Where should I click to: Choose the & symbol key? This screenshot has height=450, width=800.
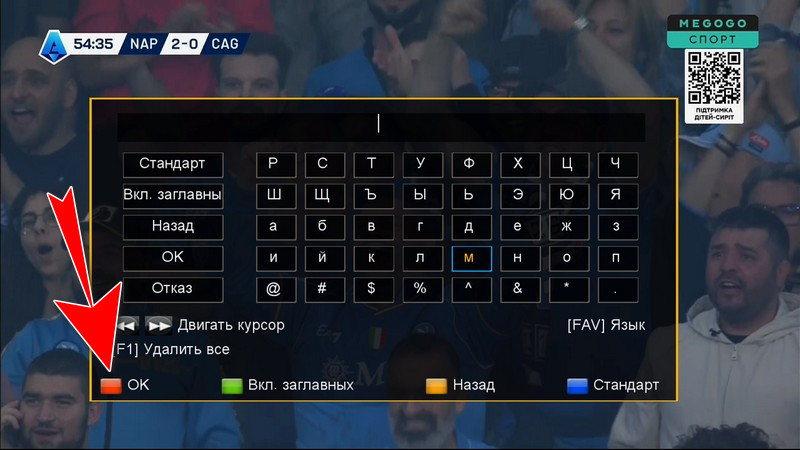tap(518, 289)
